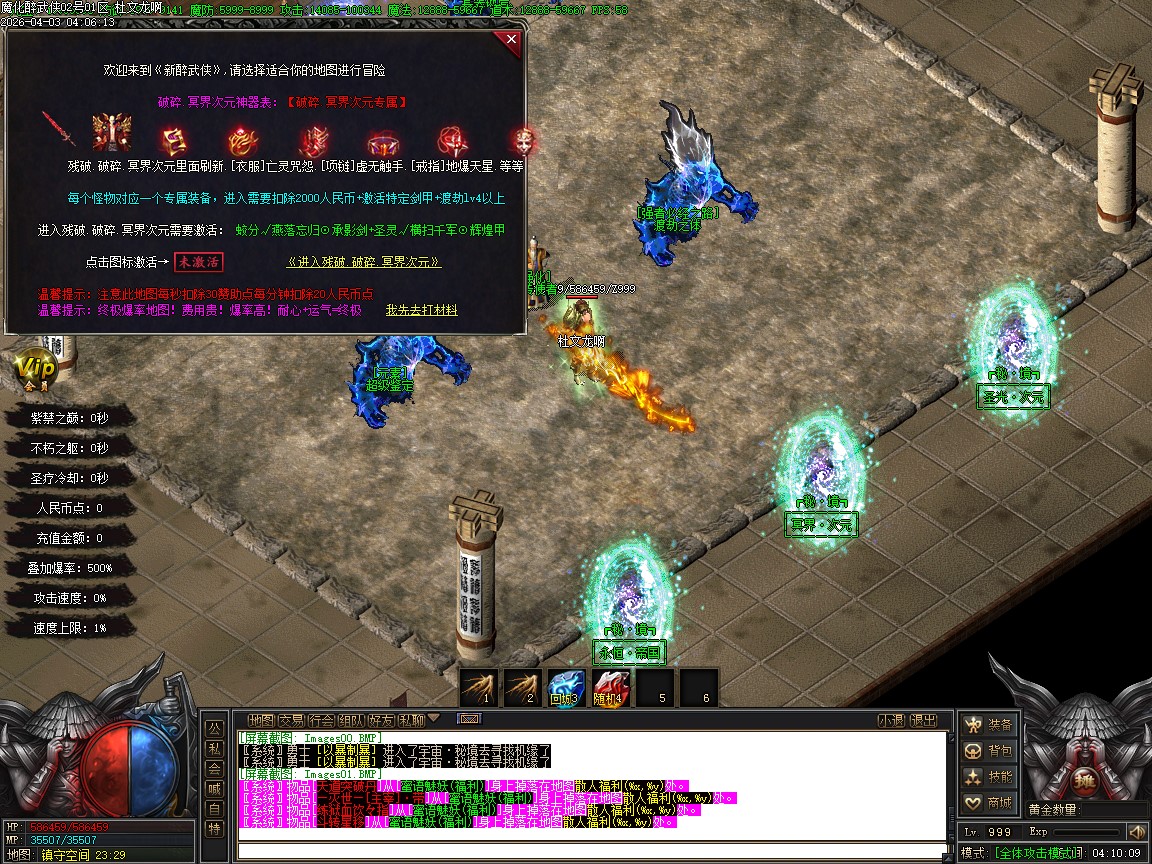
Task: Click the chat text input box
Action: coord(590,851)
